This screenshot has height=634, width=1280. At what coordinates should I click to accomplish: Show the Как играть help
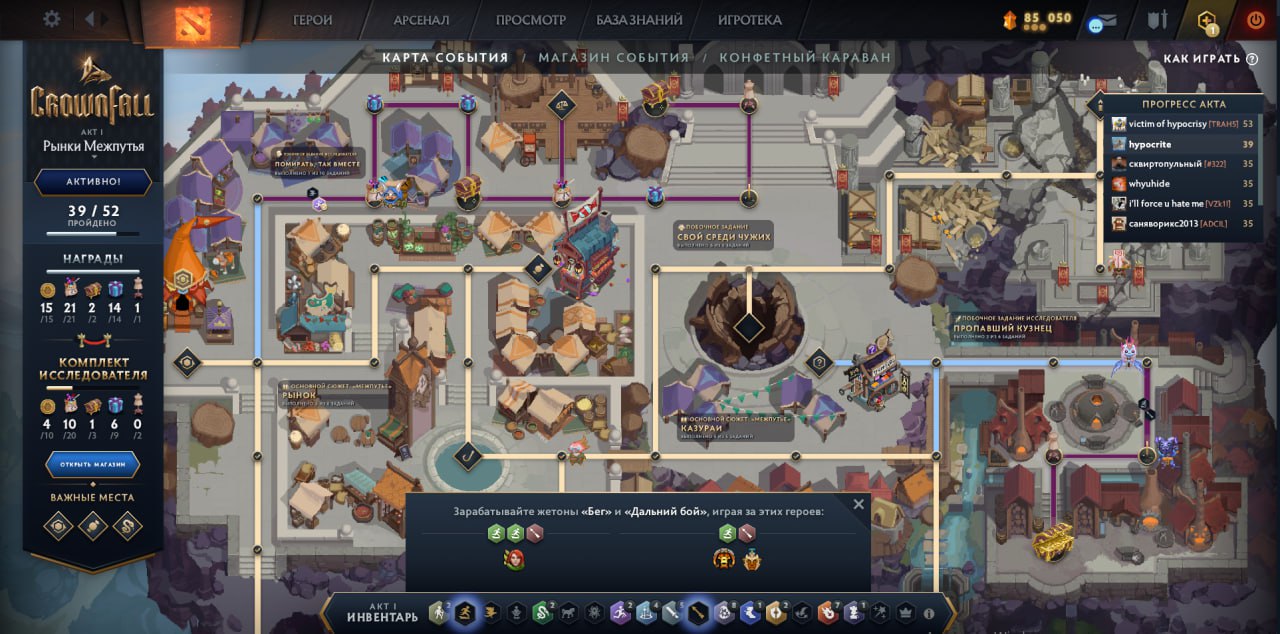(x=1209, y=59)
